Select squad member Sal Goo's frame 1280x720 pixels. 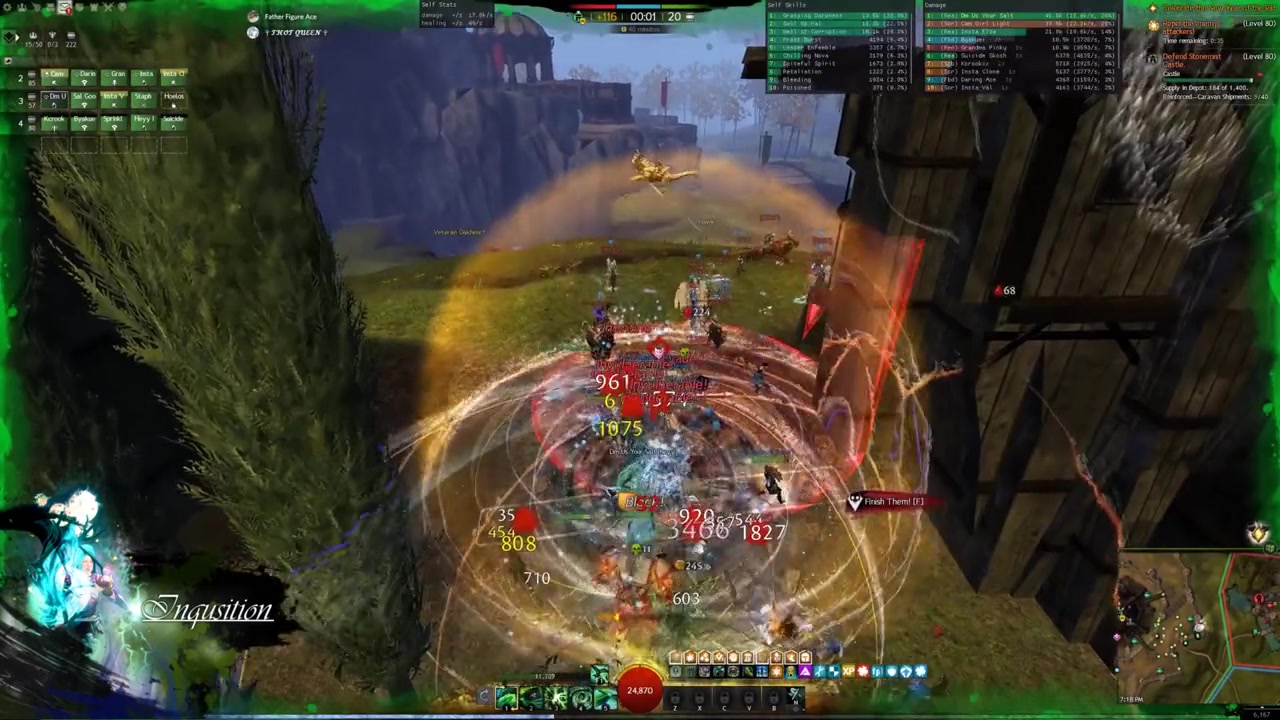click(x=84, y=98)
